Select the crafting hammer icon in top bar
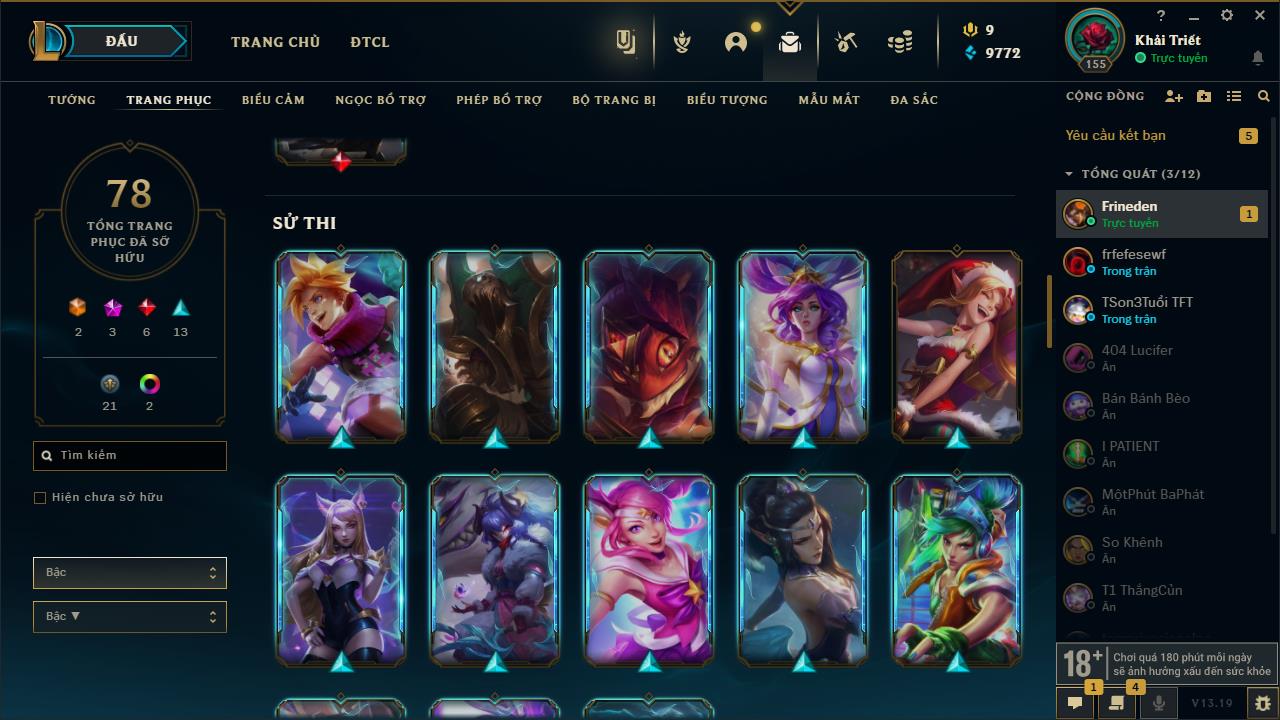The image size is (1280, 720). (x=845, y=40)
